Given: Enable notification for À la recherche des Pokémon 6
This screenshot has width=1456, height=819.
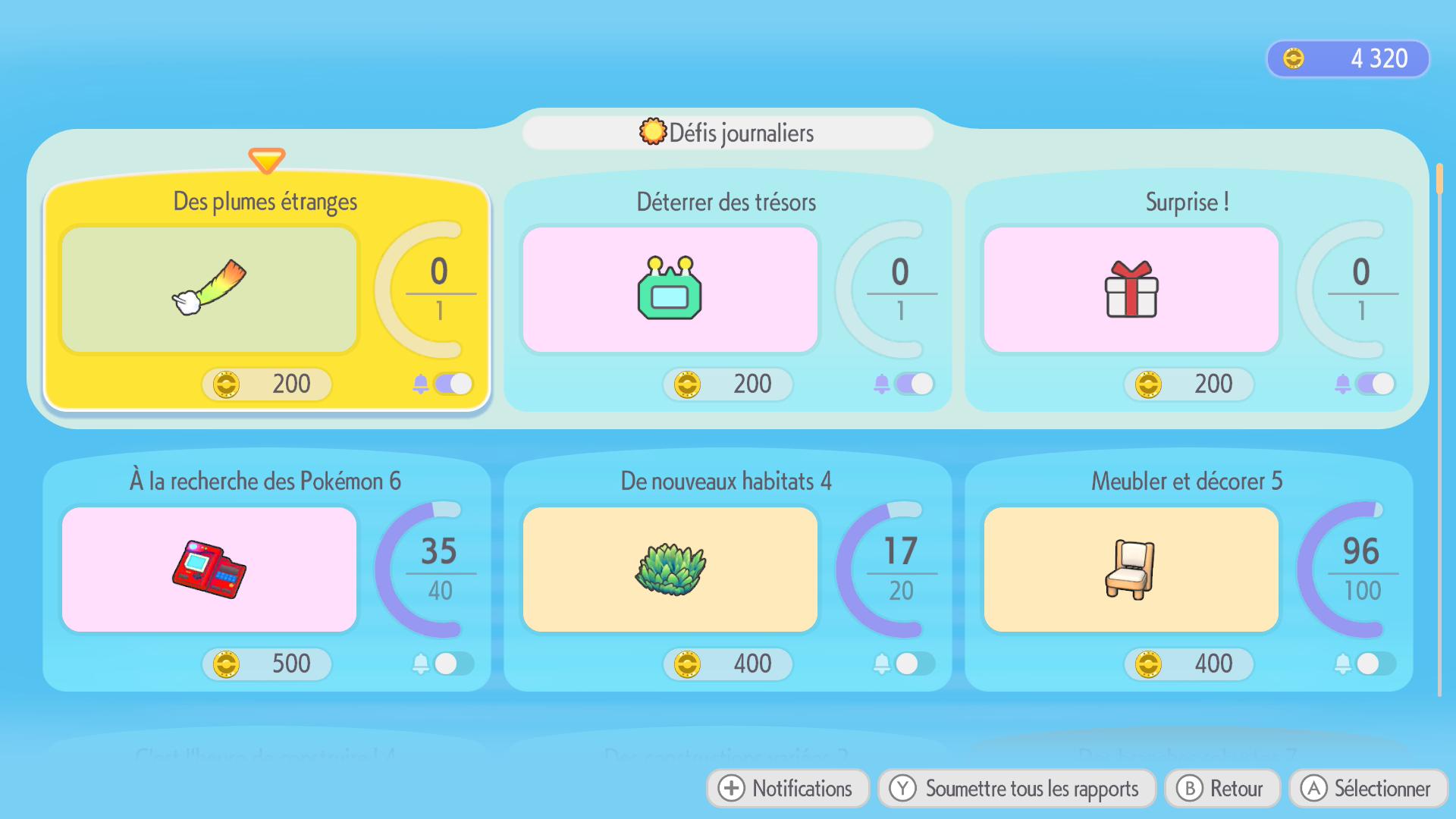Looking at the screenshot, I should click(453, 664).
